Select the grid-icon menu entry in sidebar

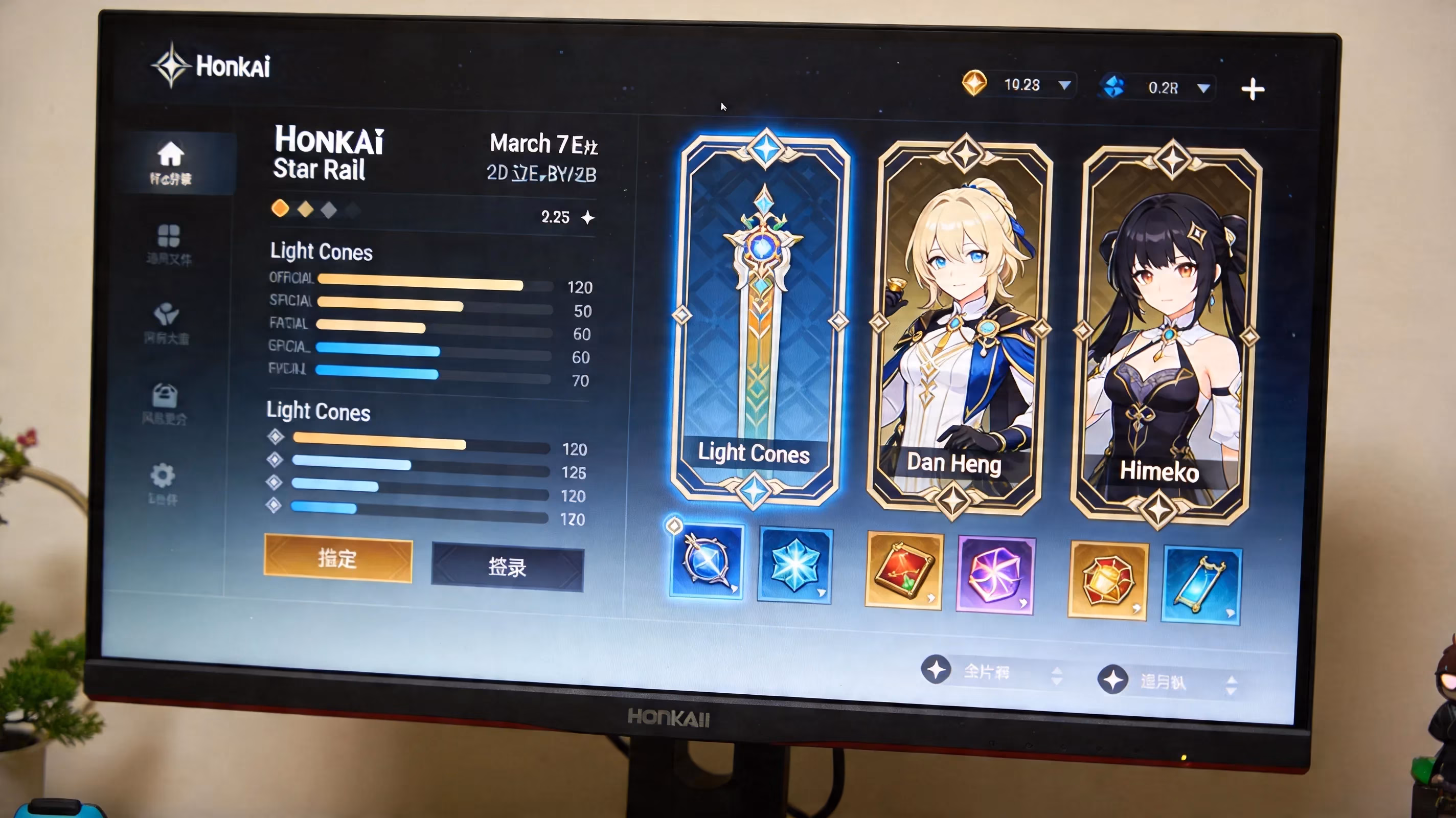pos(170,240)
